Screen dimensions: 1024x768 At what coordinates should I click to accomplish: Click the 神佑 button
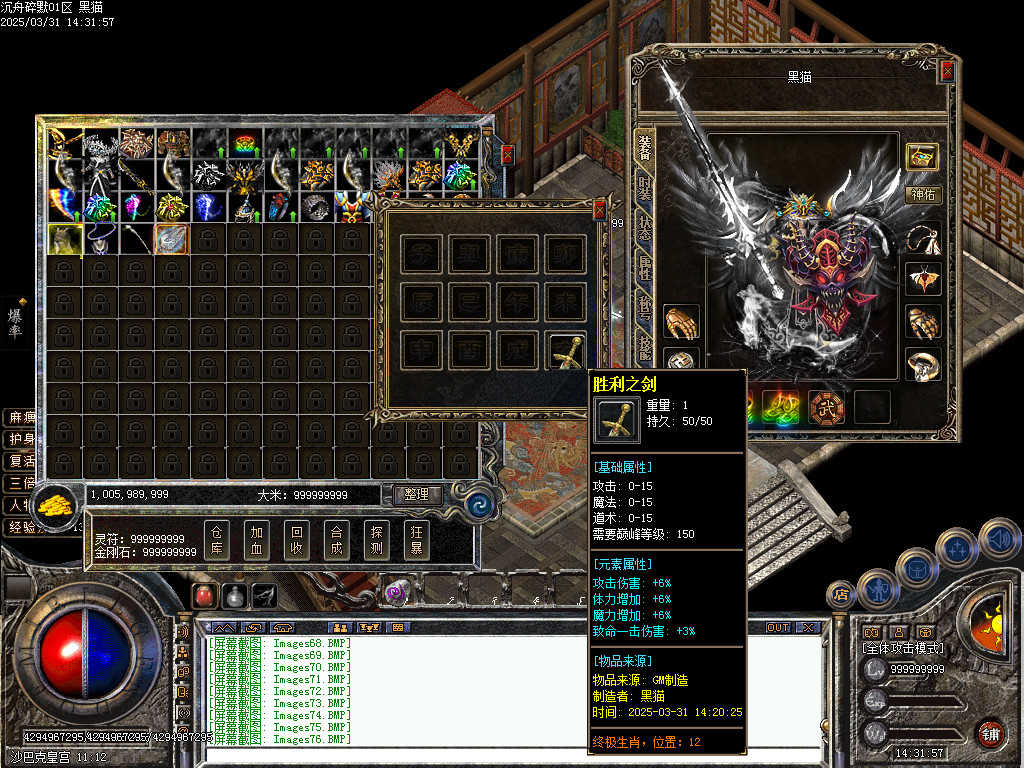(x=923, y=195)
